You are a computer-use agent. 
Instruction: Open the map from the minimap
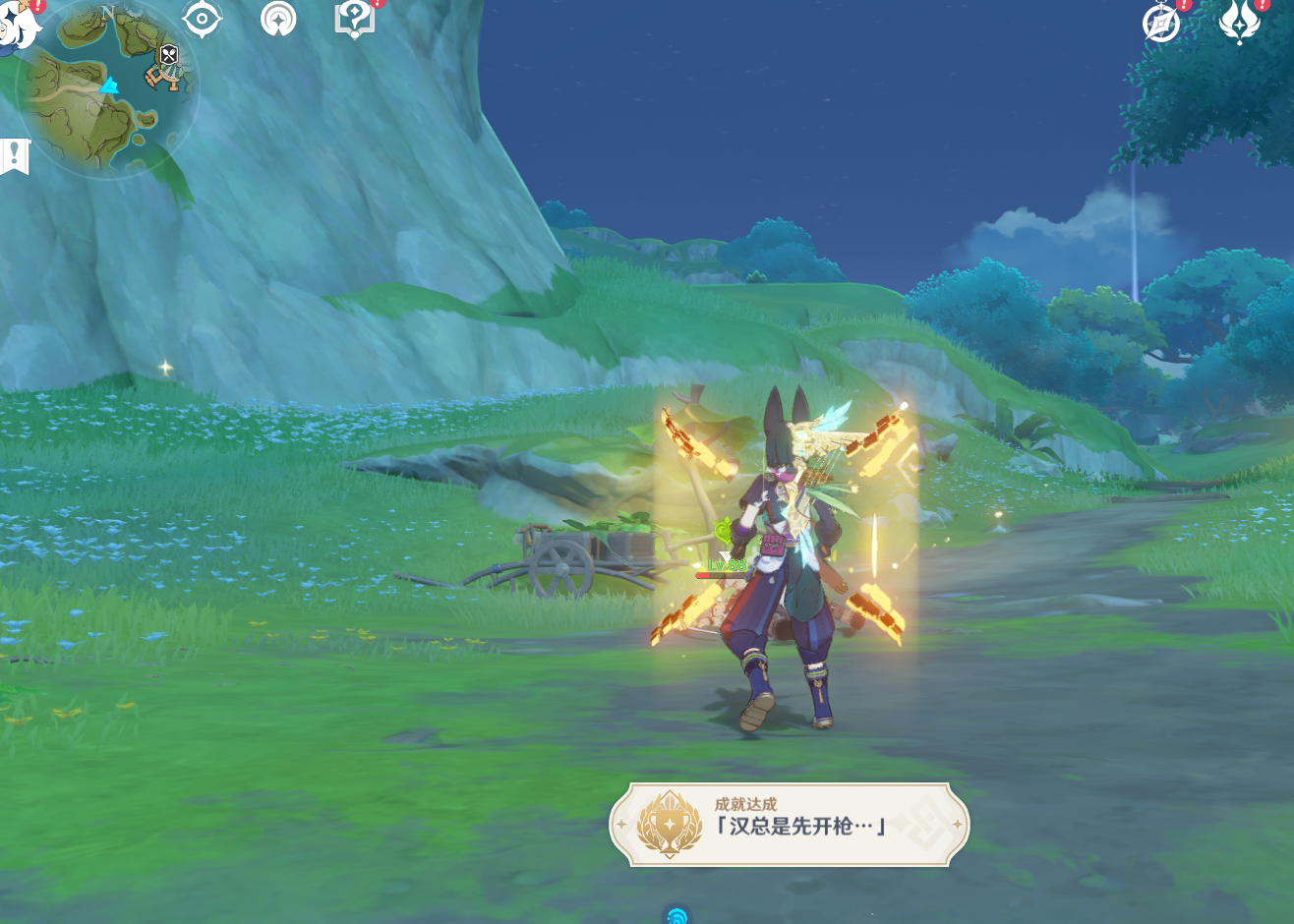[106, 93]
